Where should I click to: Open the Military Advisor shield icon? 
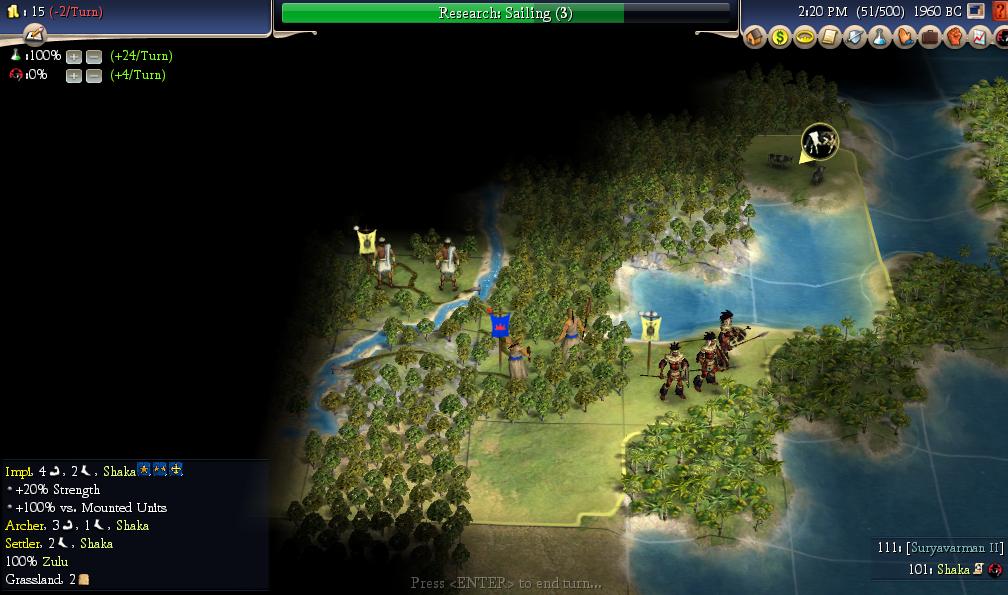pos(855,38)
